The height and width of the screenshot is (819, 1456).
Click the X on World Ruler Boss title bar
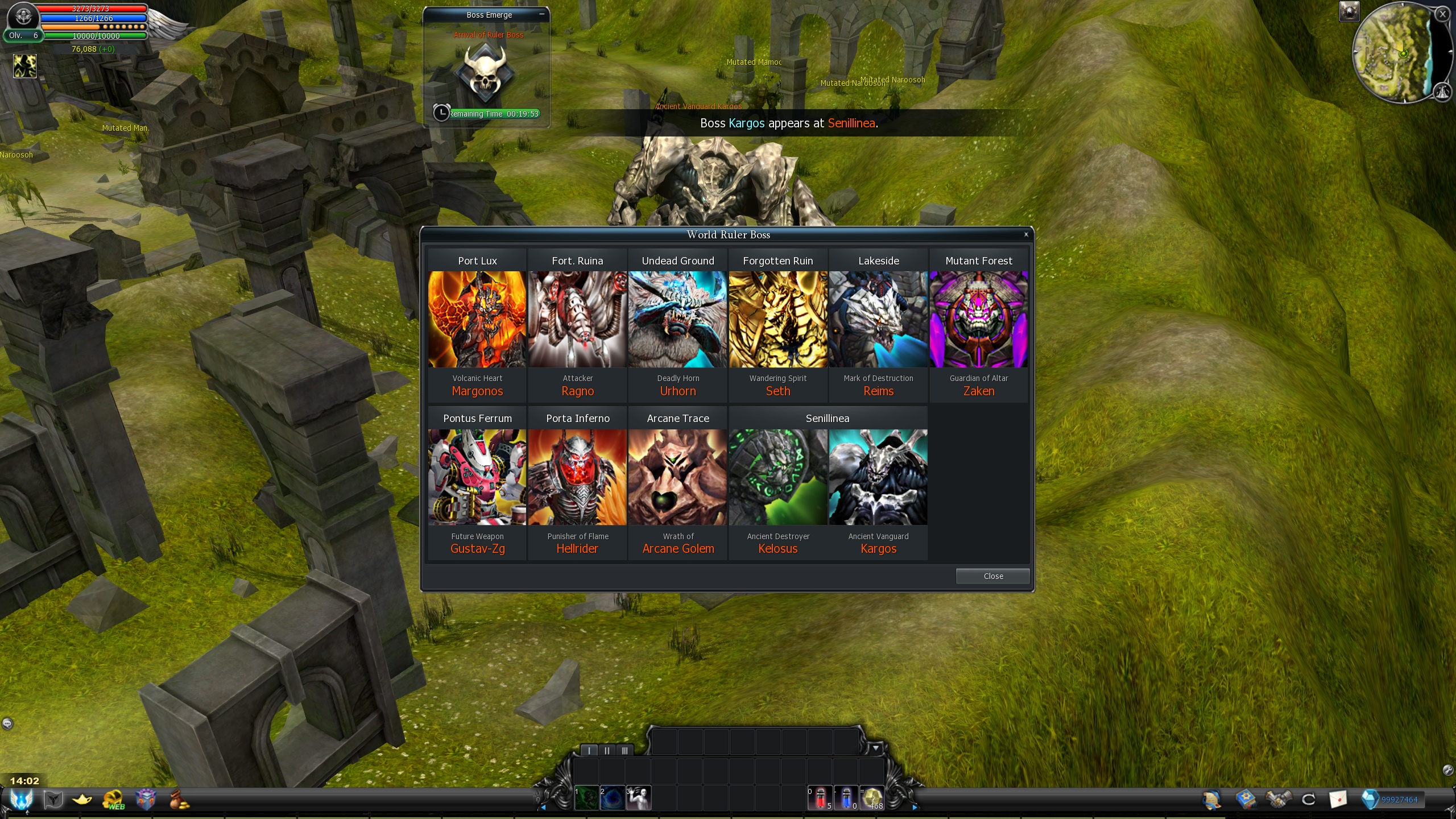[1026, 234]
